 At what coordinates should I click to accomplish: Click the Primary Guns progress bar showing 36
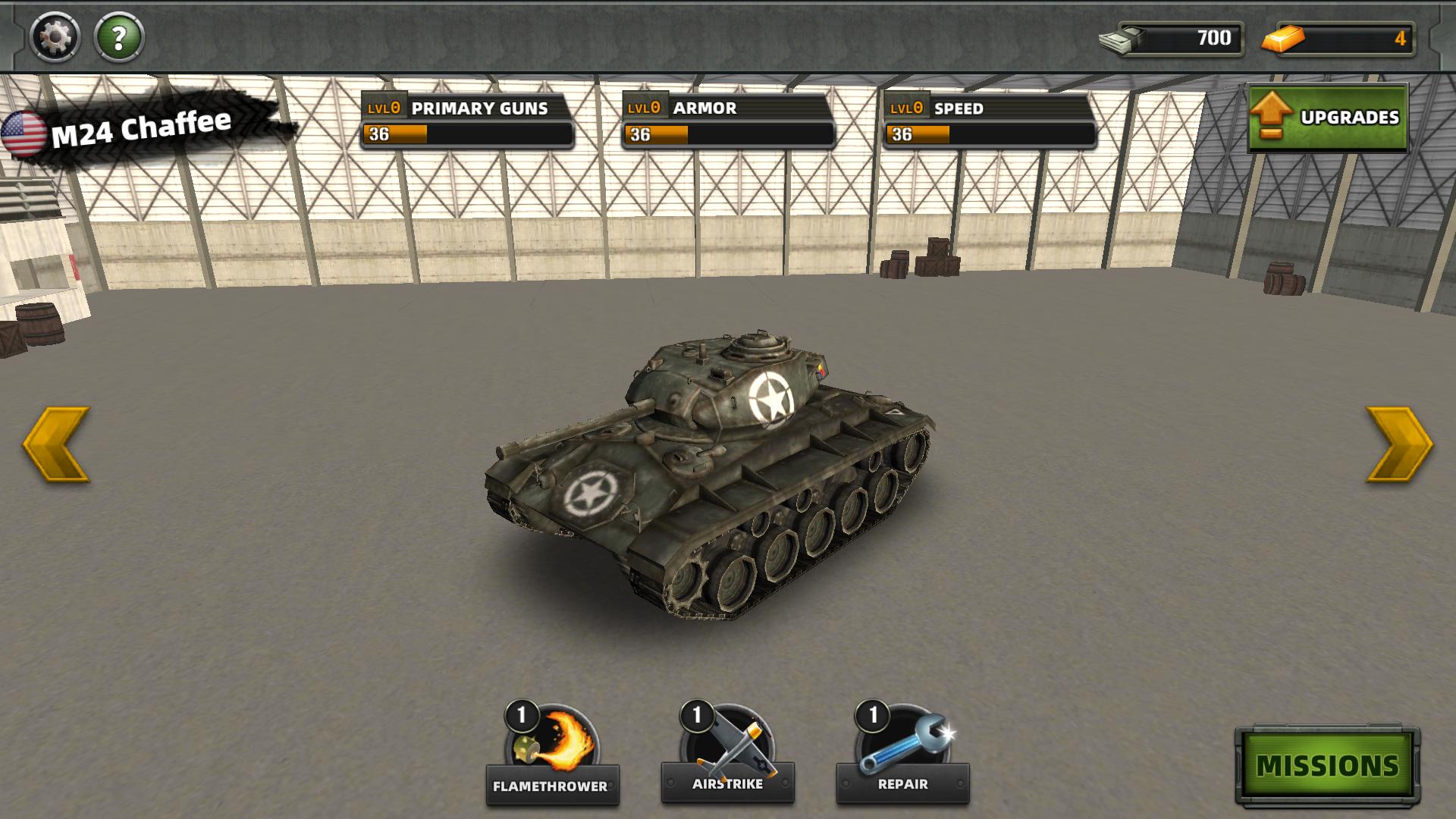(466, 135)
